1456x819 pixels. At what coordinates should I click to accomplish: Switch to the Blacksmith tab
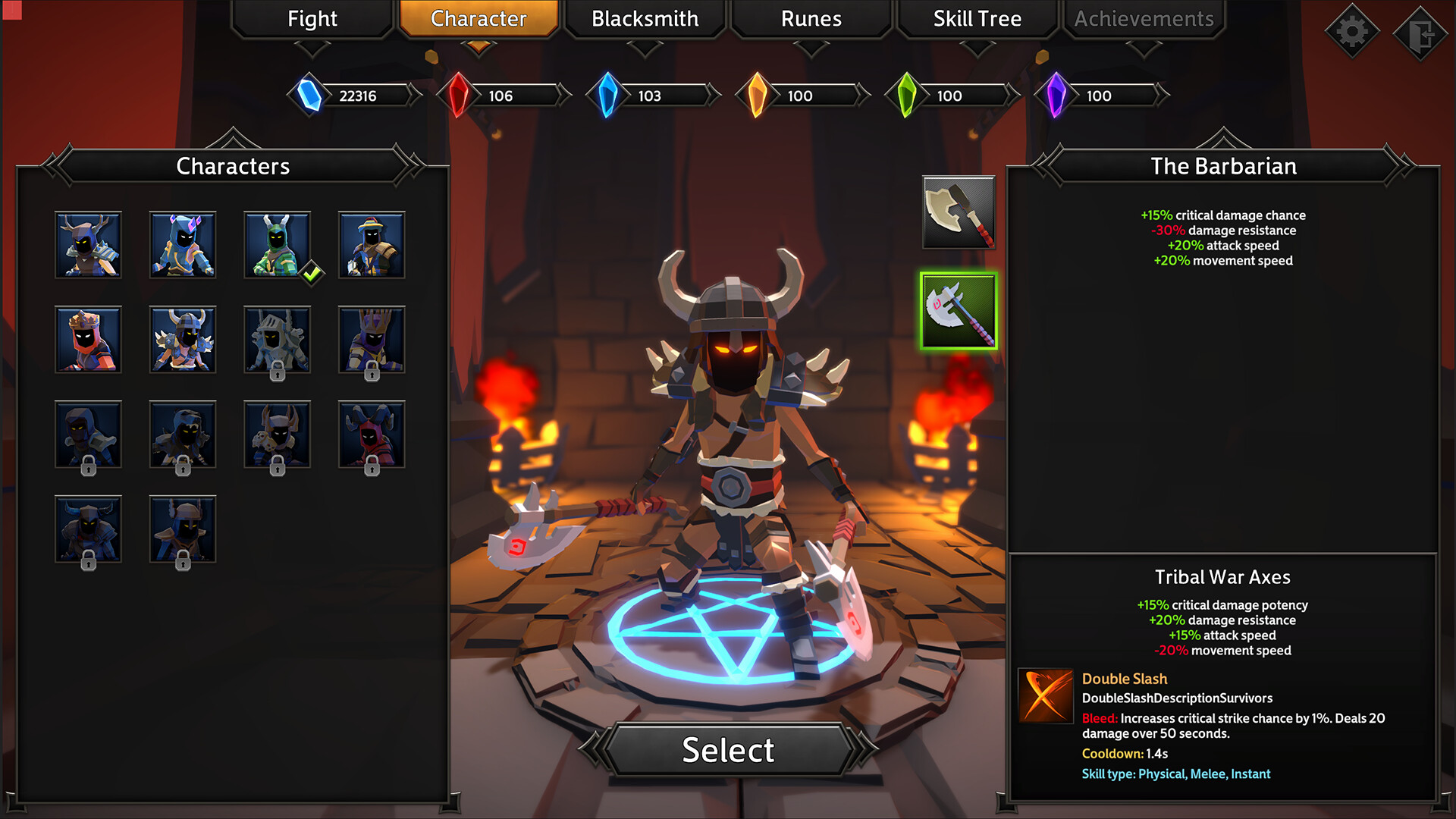click(645, 19)
